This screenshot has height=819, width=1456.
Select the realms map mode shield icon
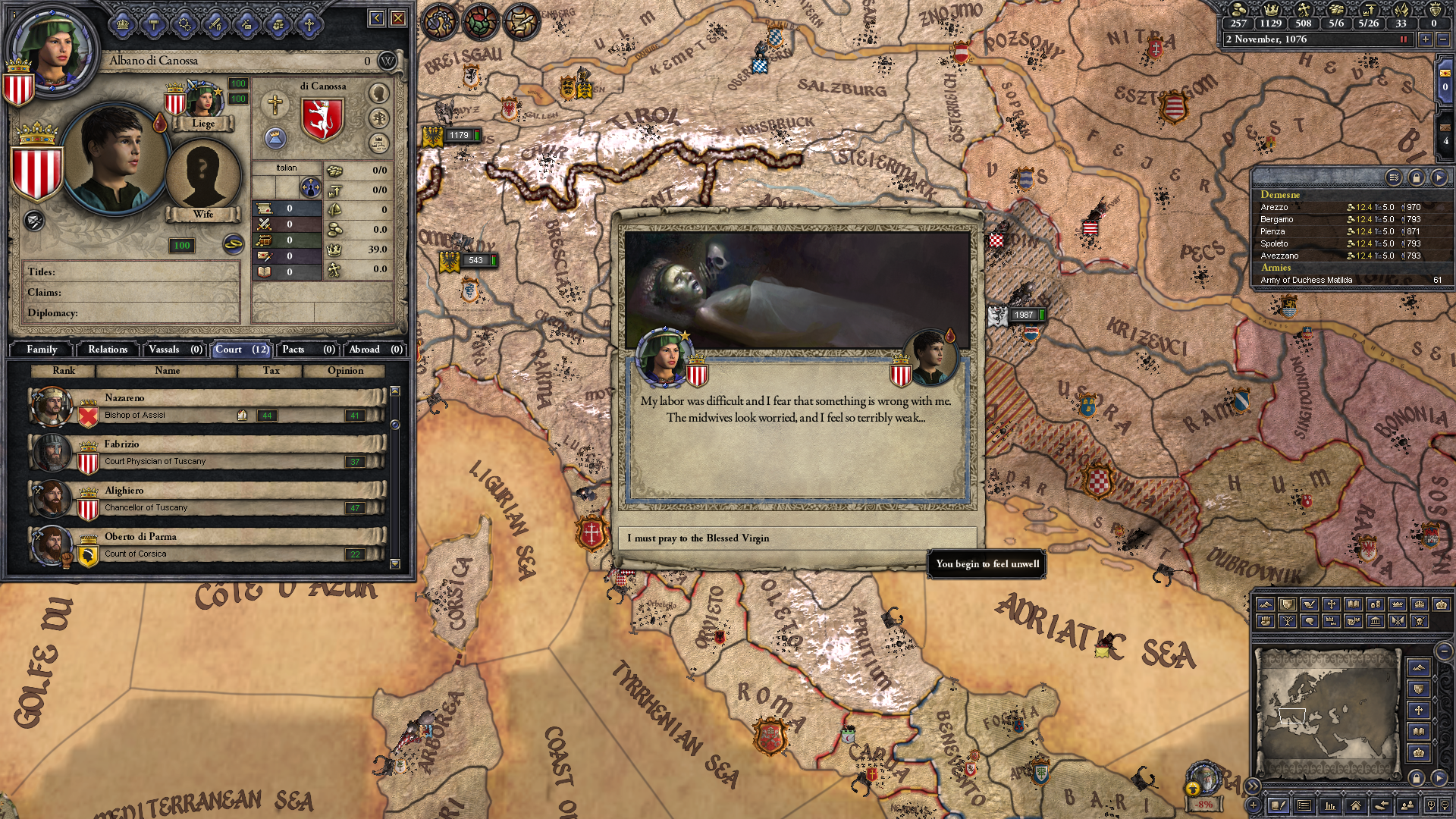1288,605
